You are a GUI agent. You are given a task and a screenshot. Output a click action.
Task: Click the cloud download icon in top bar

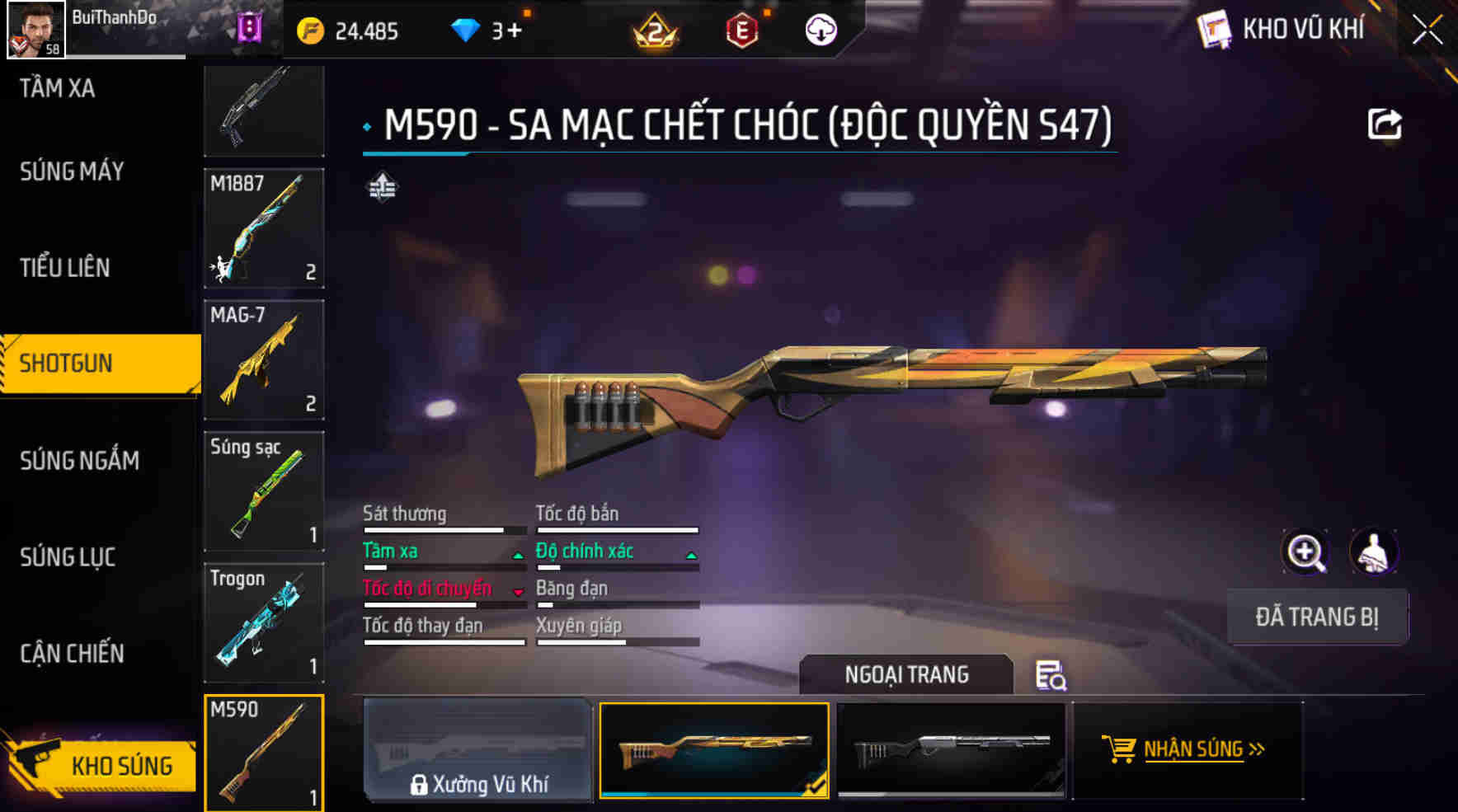pyautogui.click(x=820, y=29)
